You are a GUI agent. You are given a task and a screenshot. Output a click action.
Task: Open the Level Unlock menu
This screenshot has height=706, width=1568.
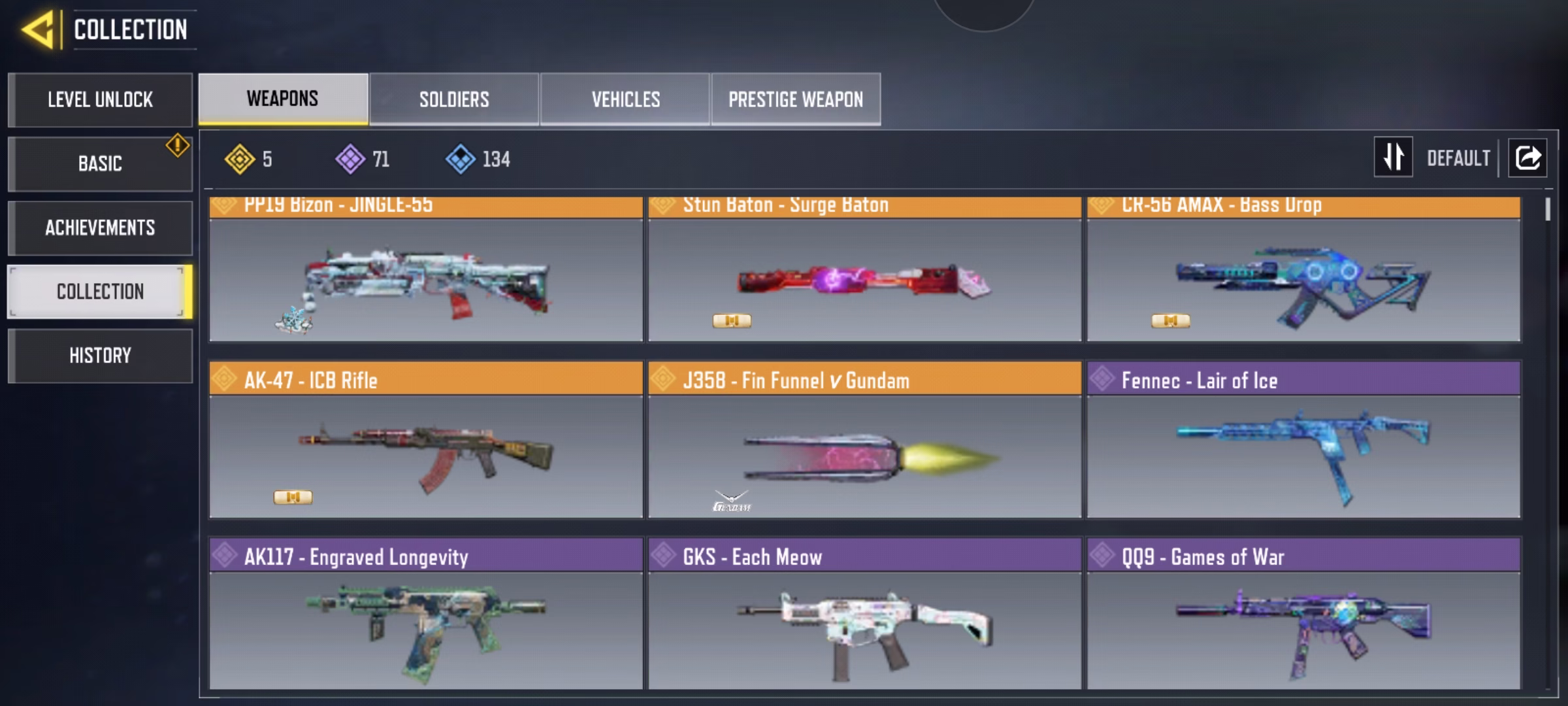[100, 100]
